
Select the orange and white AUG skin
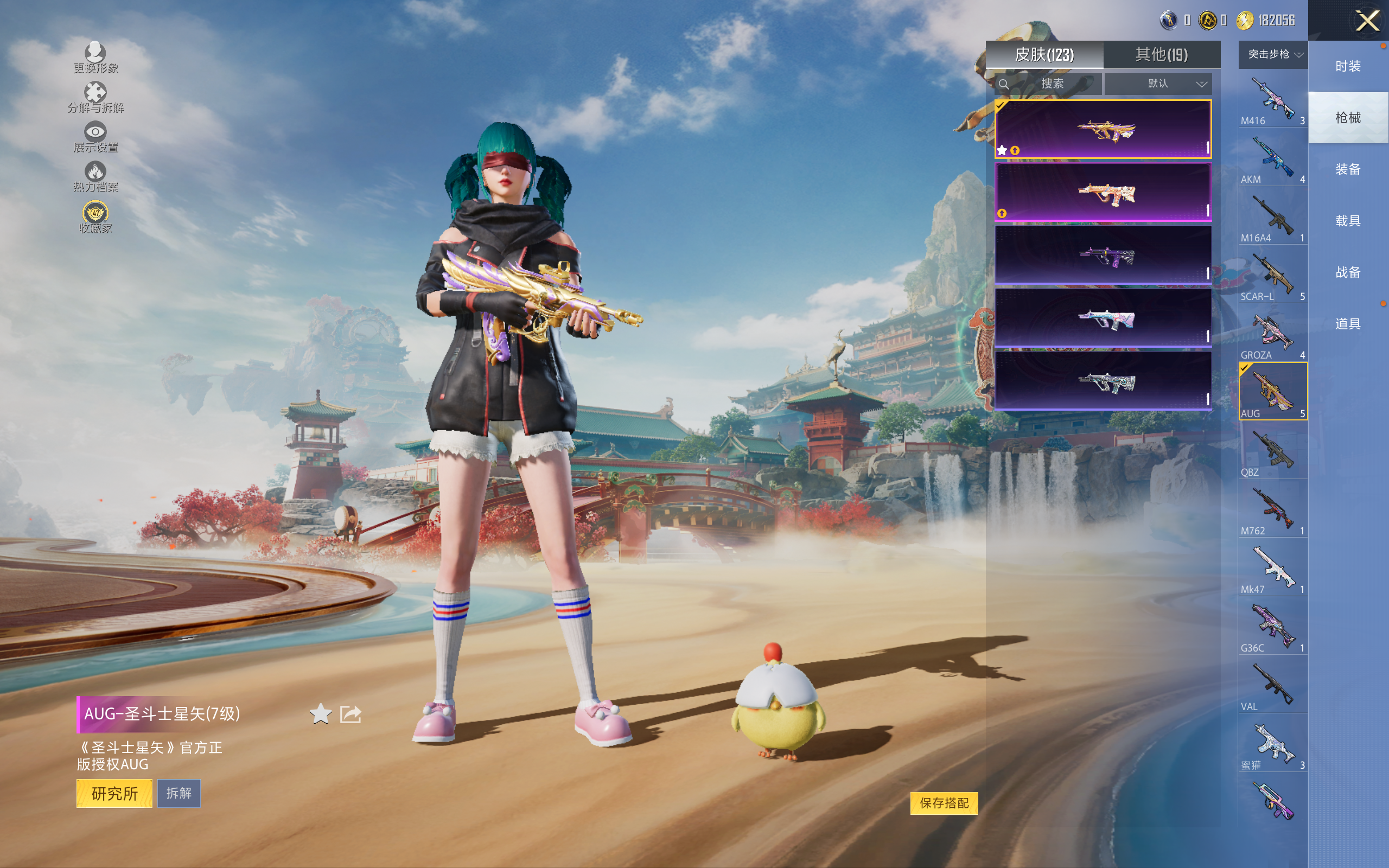1103,192
